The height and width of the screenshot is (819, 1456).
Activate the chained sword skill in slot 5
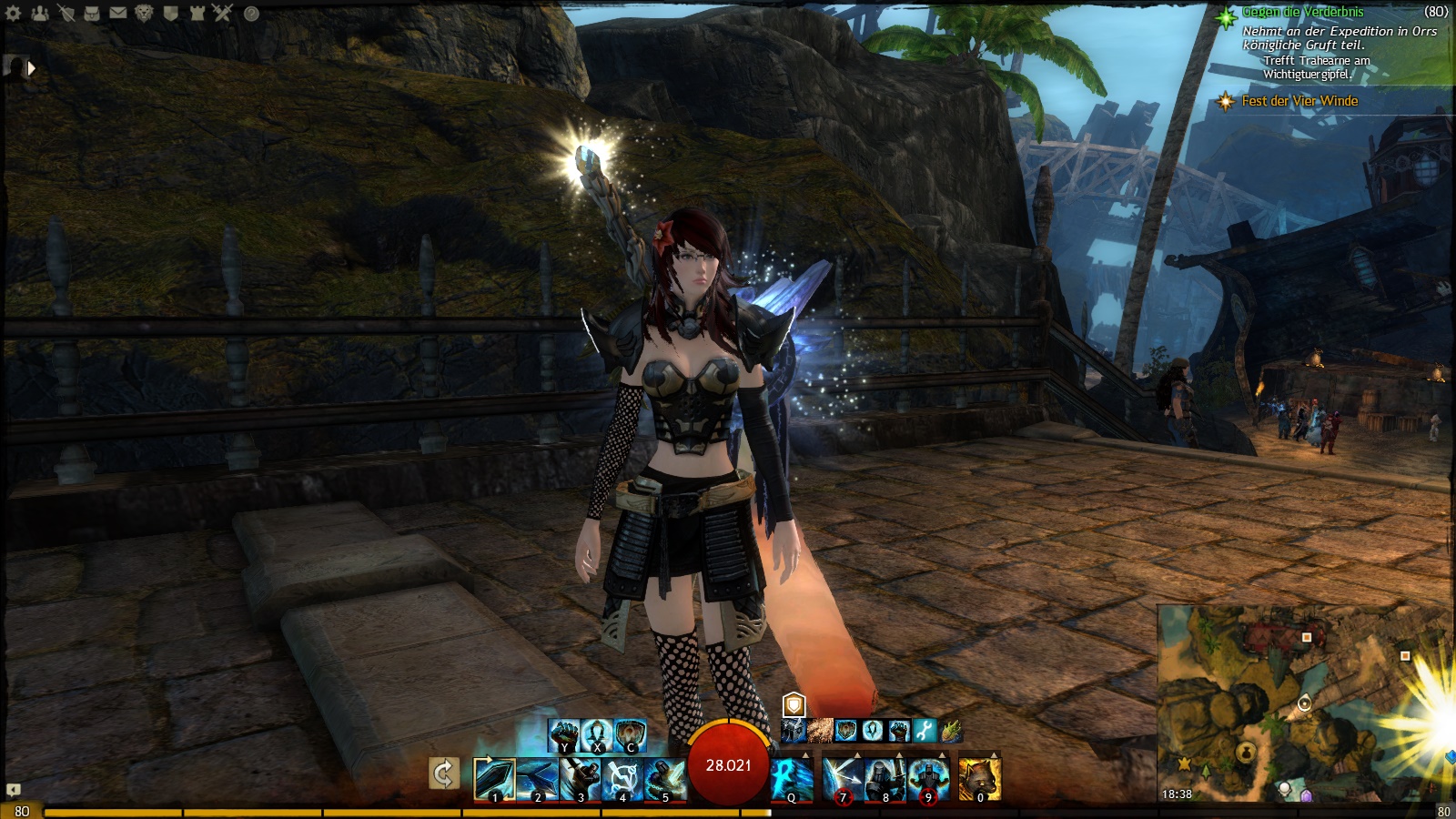tap(664, 780)
